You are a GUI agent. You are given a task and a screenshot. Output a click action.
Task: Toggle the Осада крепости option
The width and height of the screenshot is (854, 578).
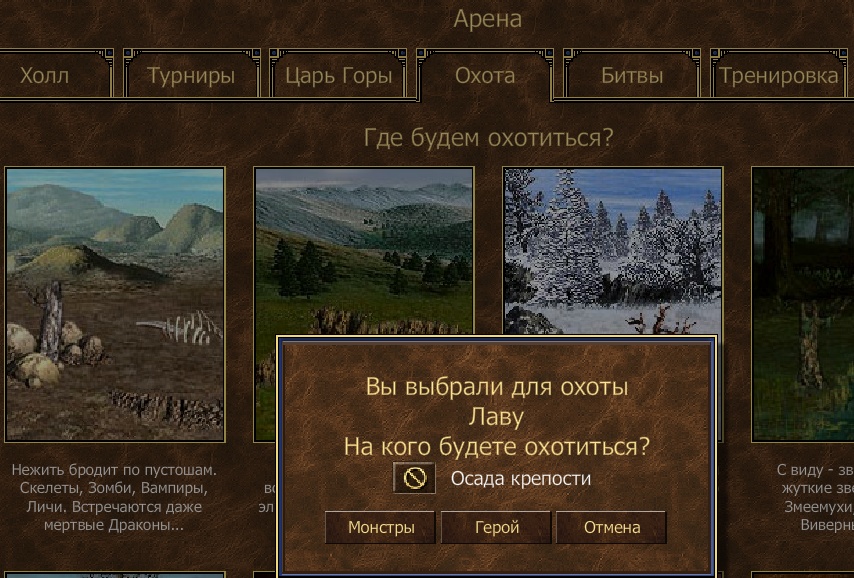coord(414,479)
